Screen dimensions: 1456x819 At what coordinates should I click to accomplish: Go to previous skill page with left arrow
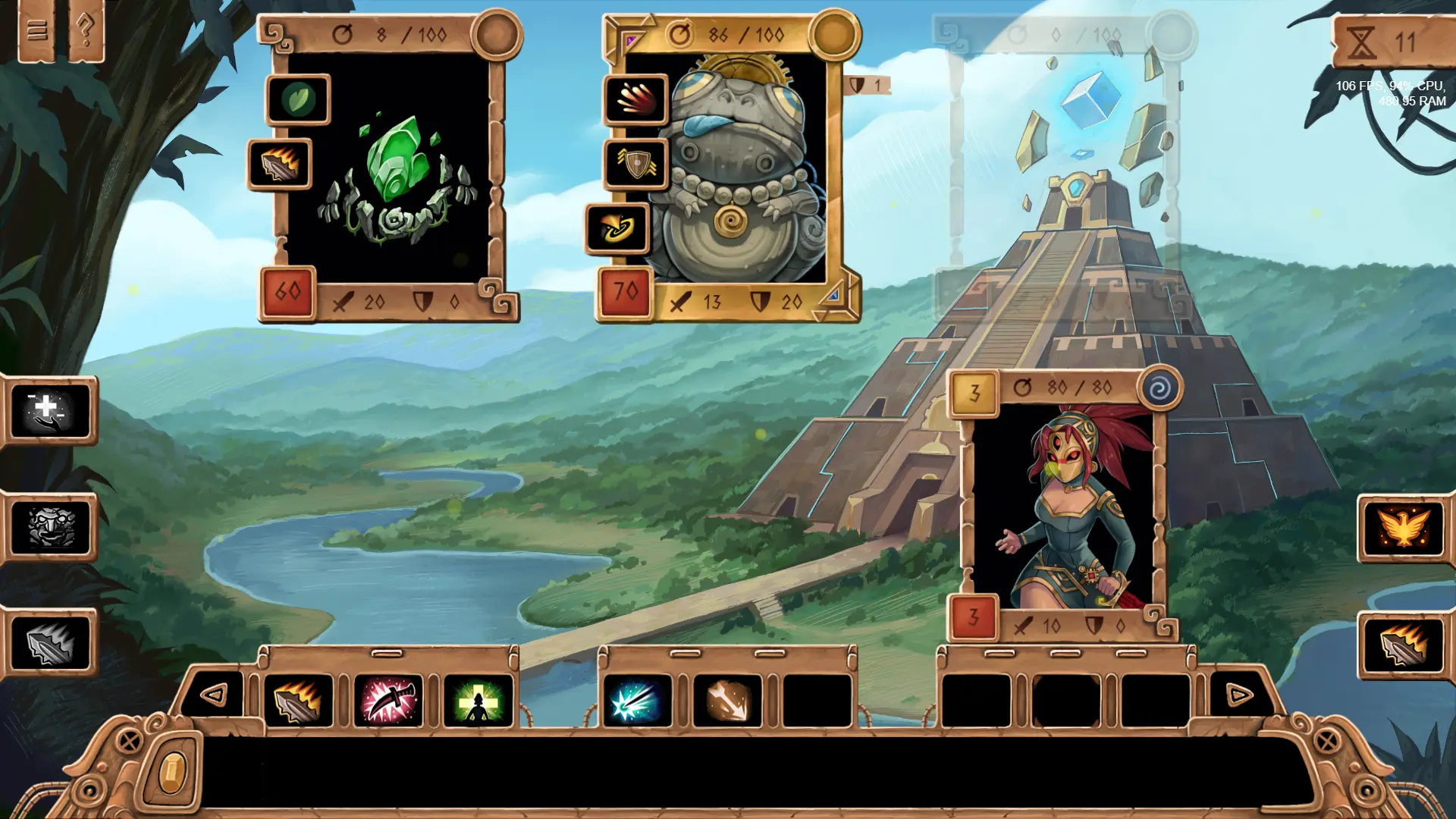pyautogui.click(x=215, y=694)
